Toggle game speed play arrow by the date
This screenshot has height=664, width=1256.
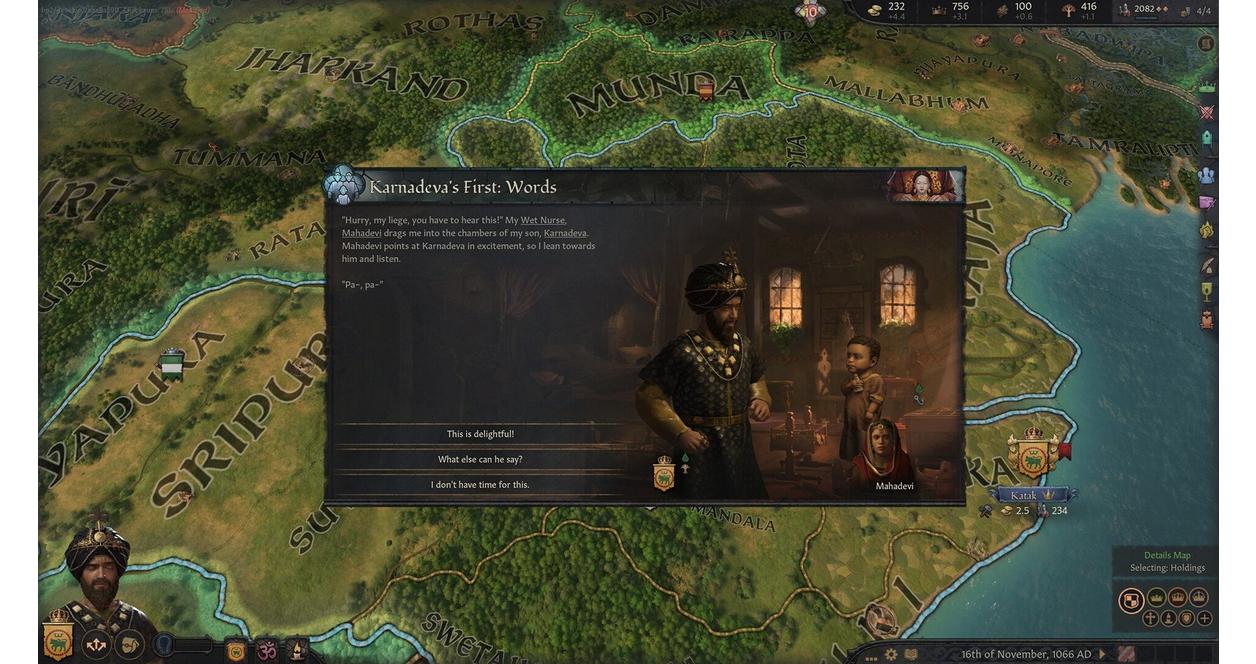pos(1103,654)
